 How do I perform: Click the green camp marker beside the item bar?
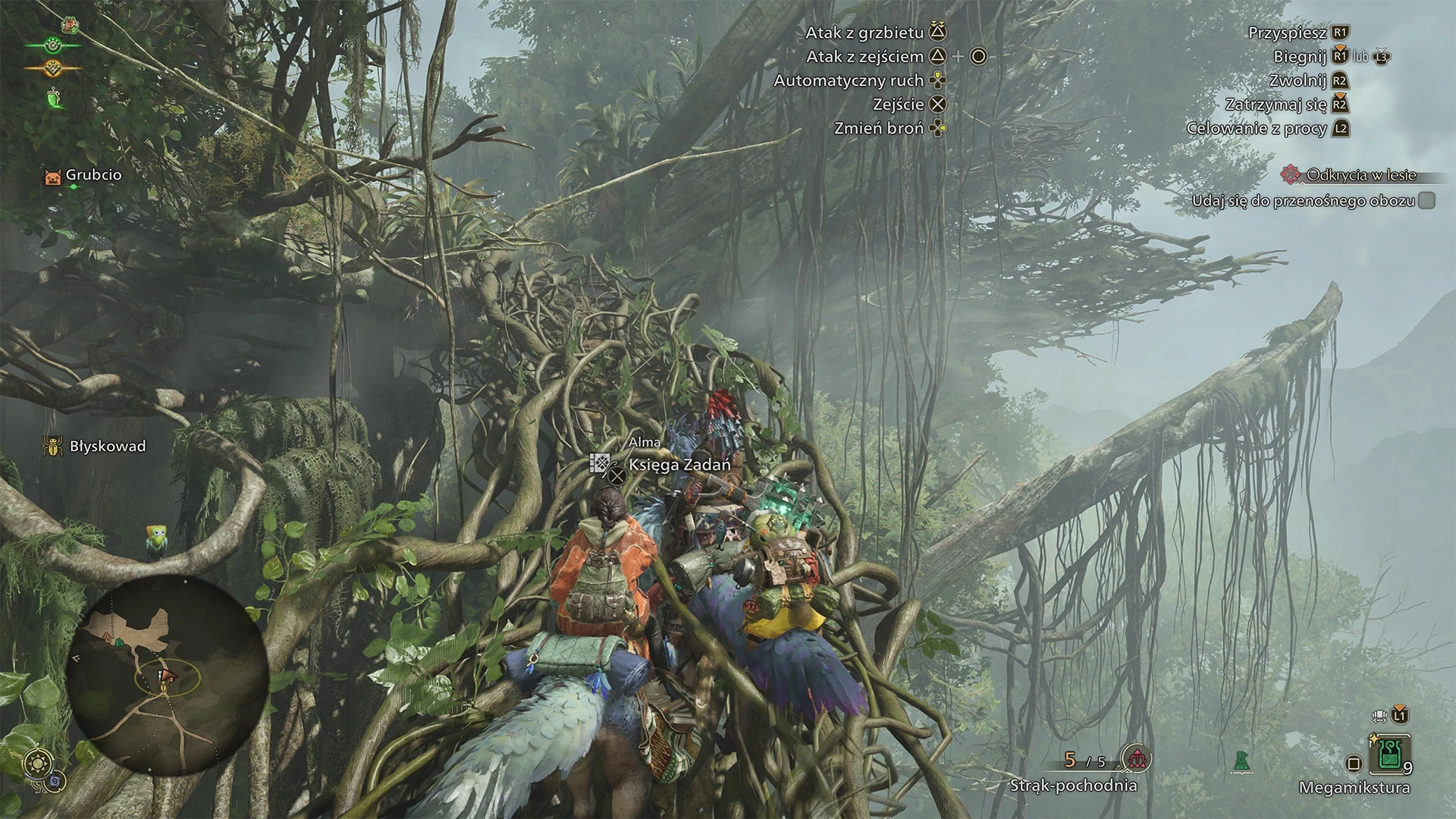[1241, 761]
